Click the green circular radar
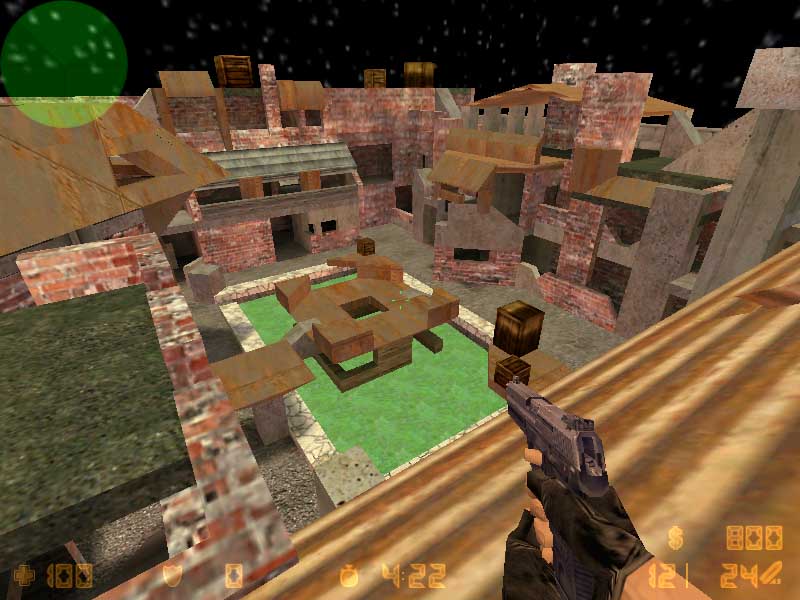Viewport: 800px width, 600px height. [x=63, y=62]
